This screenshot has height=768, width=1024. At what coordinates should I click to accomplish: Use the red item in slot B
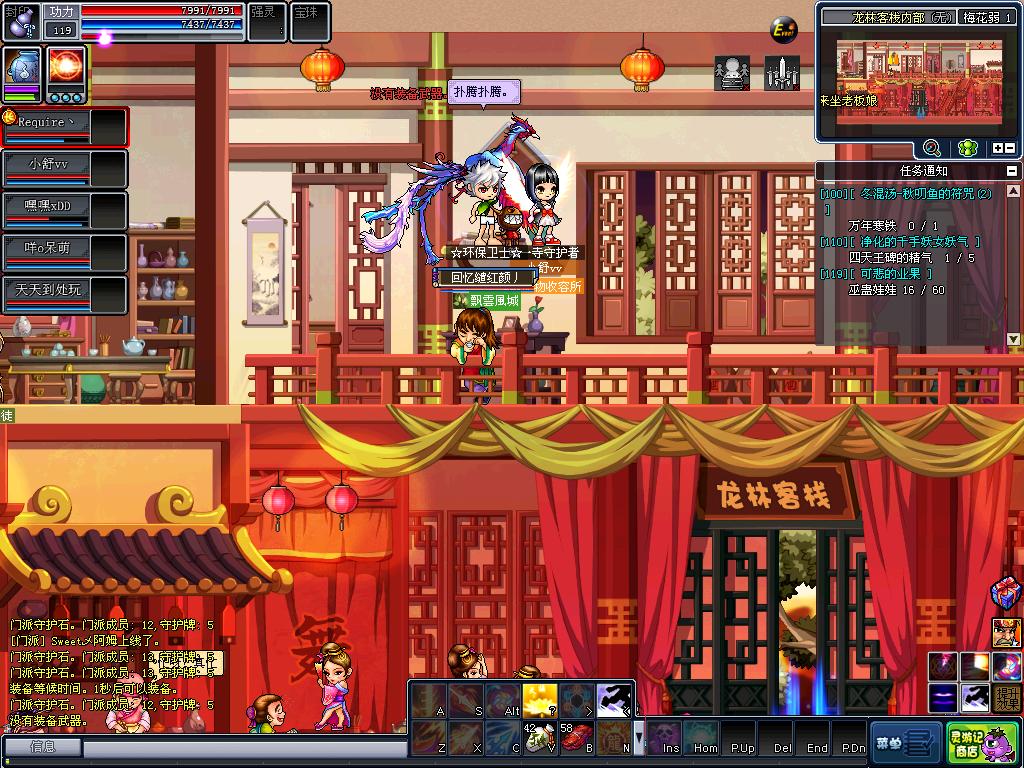pyautogui.click(x=577, y=737)
